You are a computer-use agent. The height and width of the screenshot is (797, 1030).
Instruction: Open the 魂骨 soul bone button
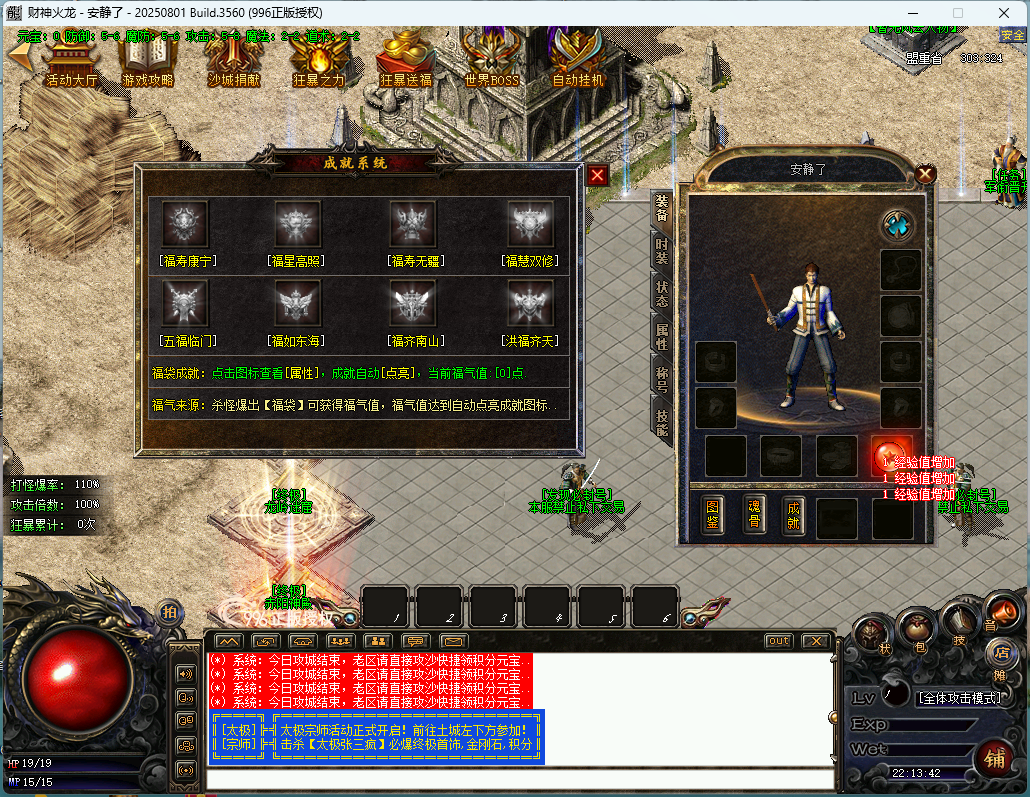point(754,514)
